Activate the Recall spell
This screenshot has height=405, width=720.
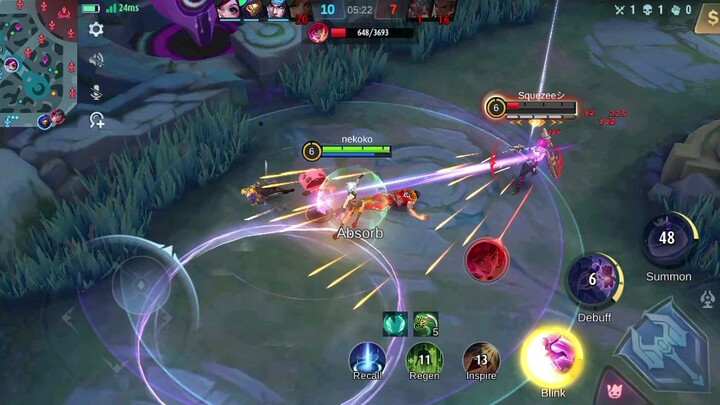point(366,359)
